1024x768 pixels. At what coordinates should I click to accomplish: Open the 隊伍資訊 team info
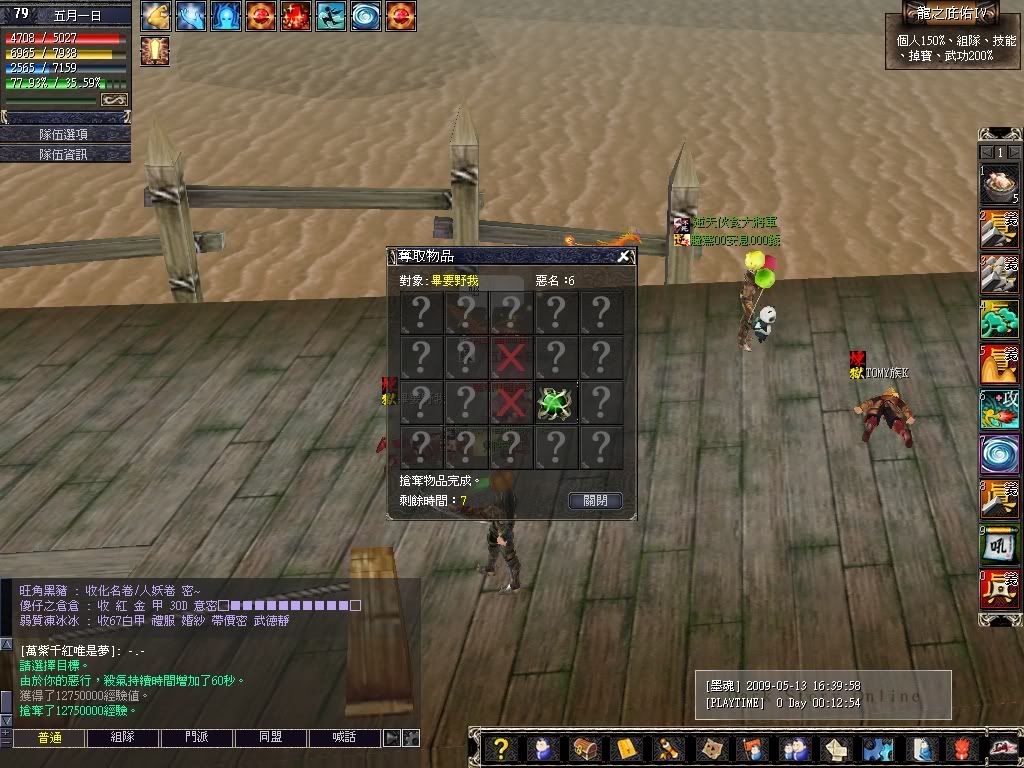(x=64, y=154)
